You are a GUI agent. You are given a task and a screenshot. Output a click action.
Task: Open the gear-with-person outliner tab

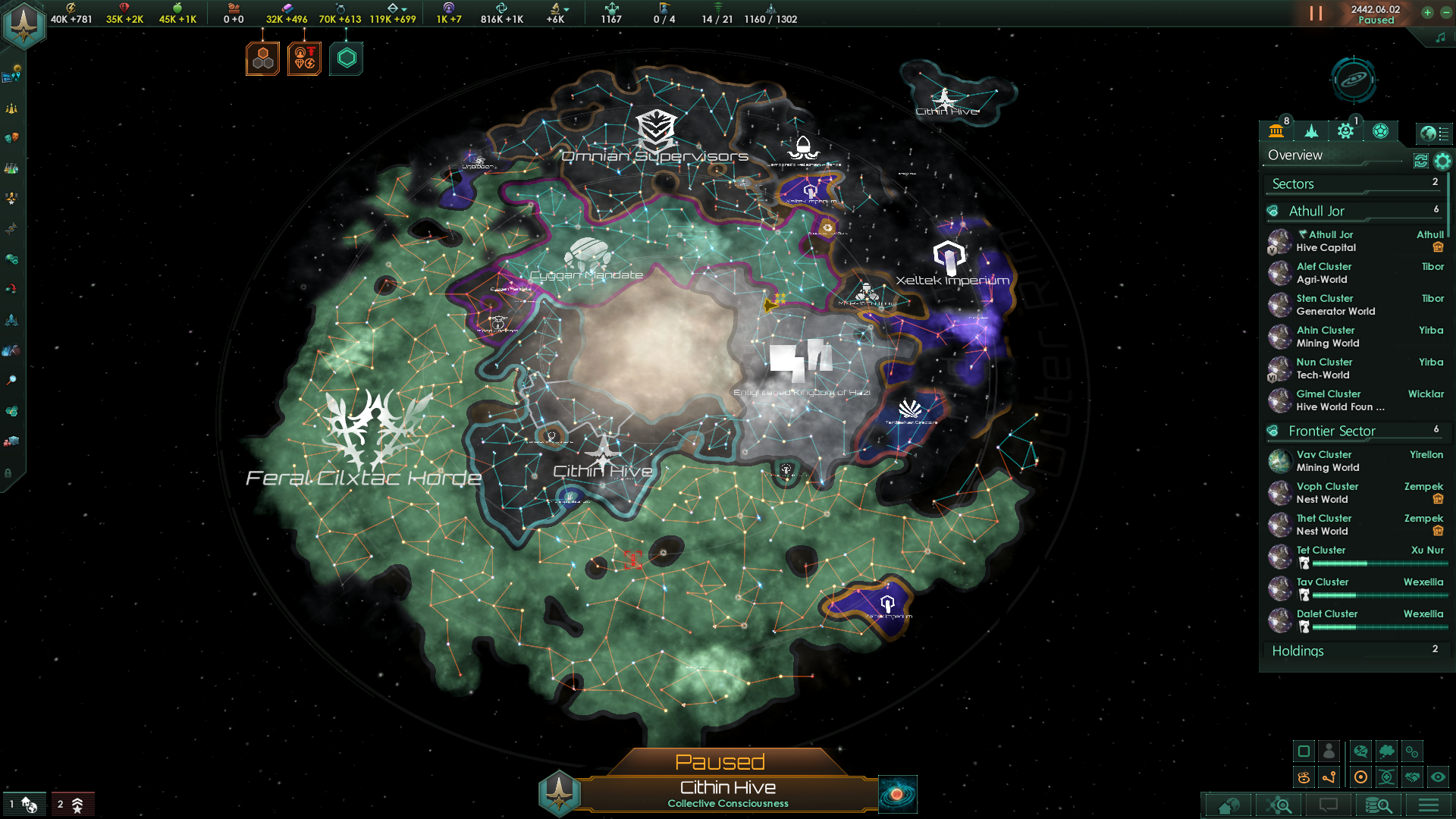pyautogui.click(x=1345, y=131)
